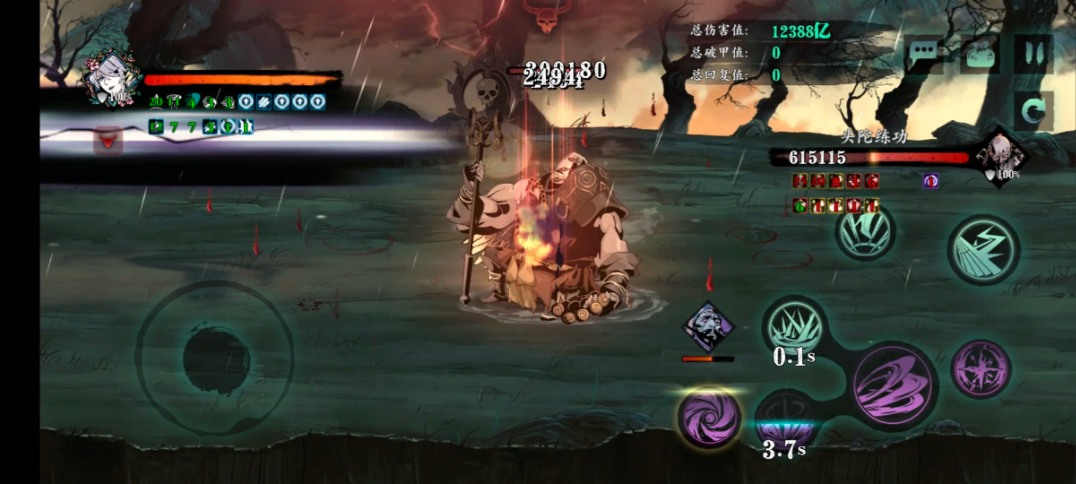
Task: Cast the glowing purple spiral skill
Action: [709, 417]
